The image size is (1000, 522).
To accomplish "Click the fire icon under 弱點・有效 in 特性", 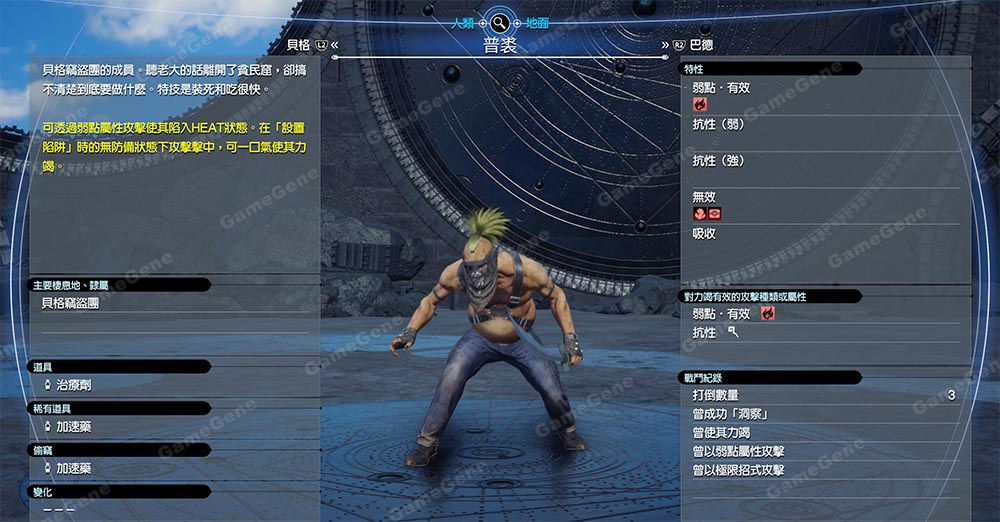I will (x=700, y=104).
